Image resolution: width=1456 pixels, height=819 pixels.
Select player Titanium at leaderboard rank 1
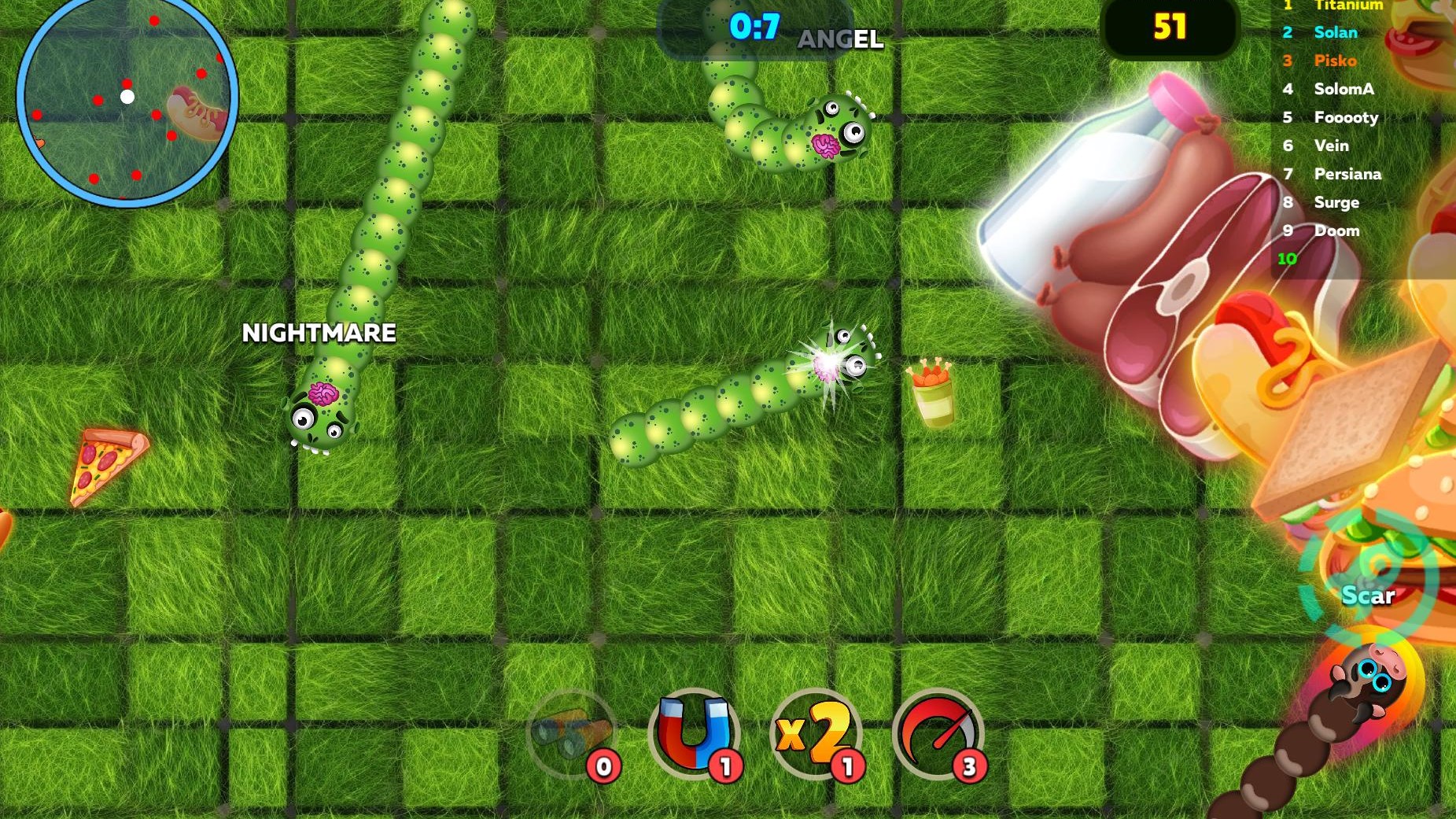click(x=1349, y=5)
